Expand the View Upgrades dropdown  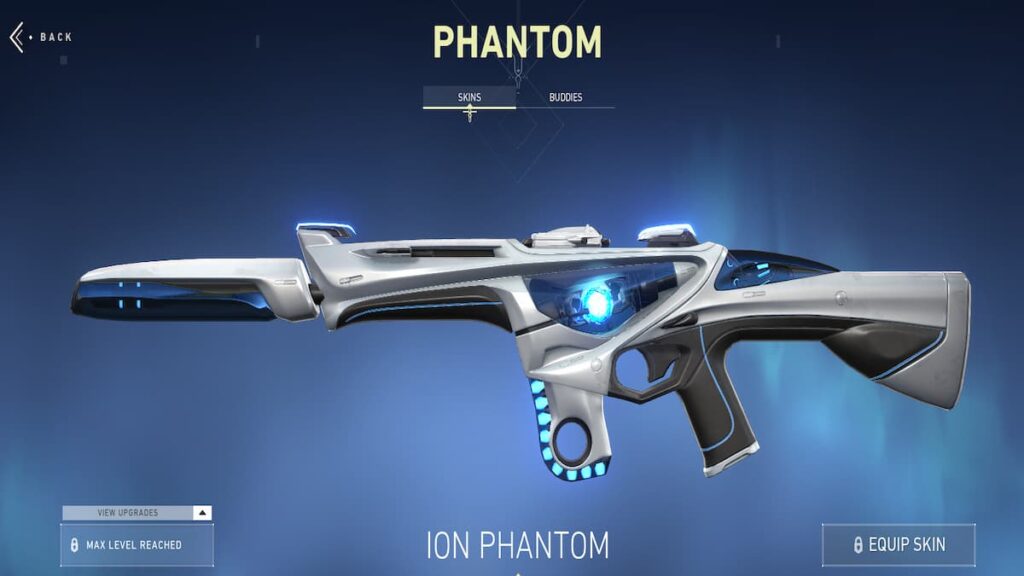point(137,513)
